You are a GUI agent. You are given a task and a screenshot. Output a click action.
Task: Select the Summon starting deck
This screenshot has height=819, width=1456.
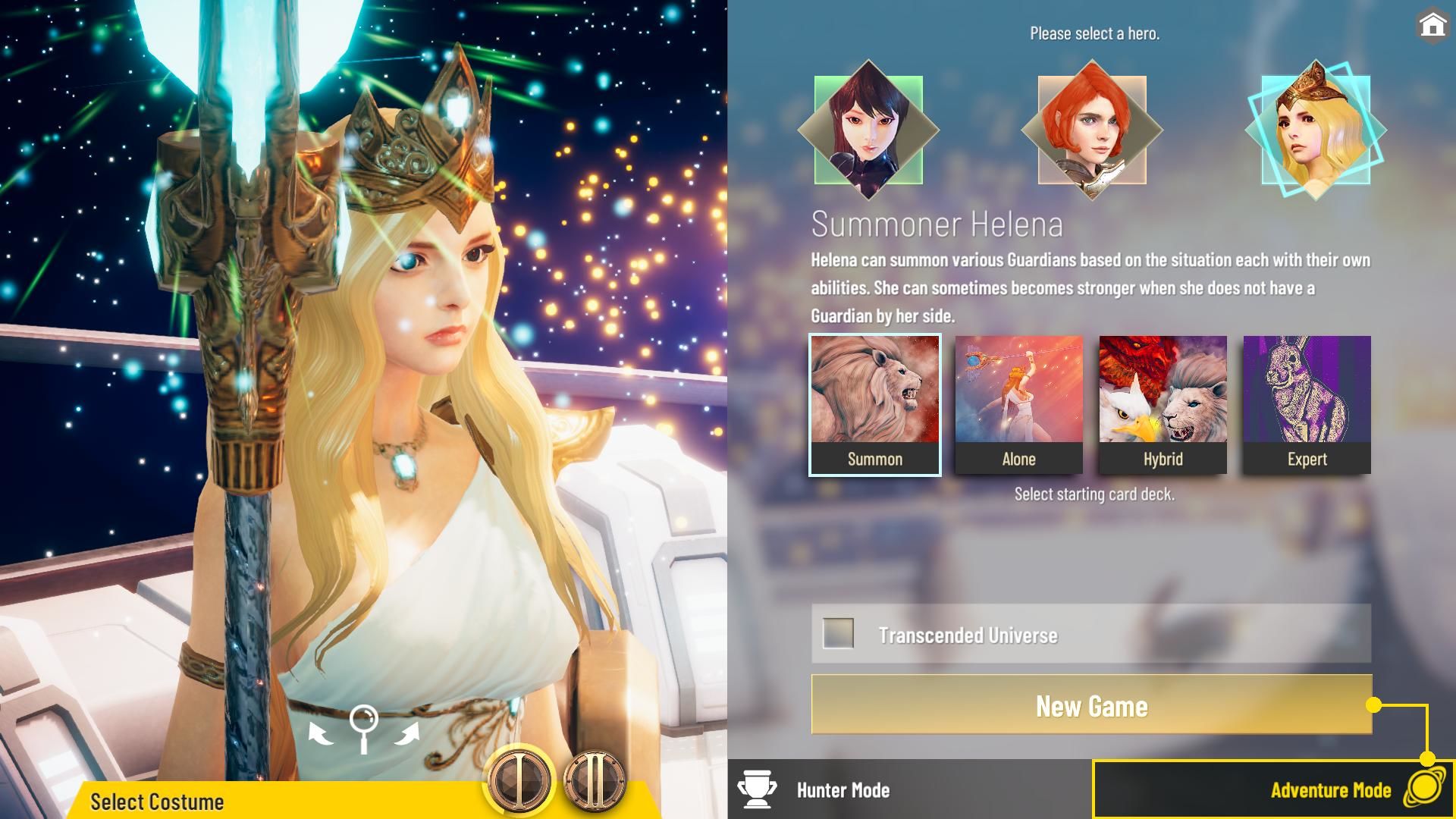(x=874, y=405)
